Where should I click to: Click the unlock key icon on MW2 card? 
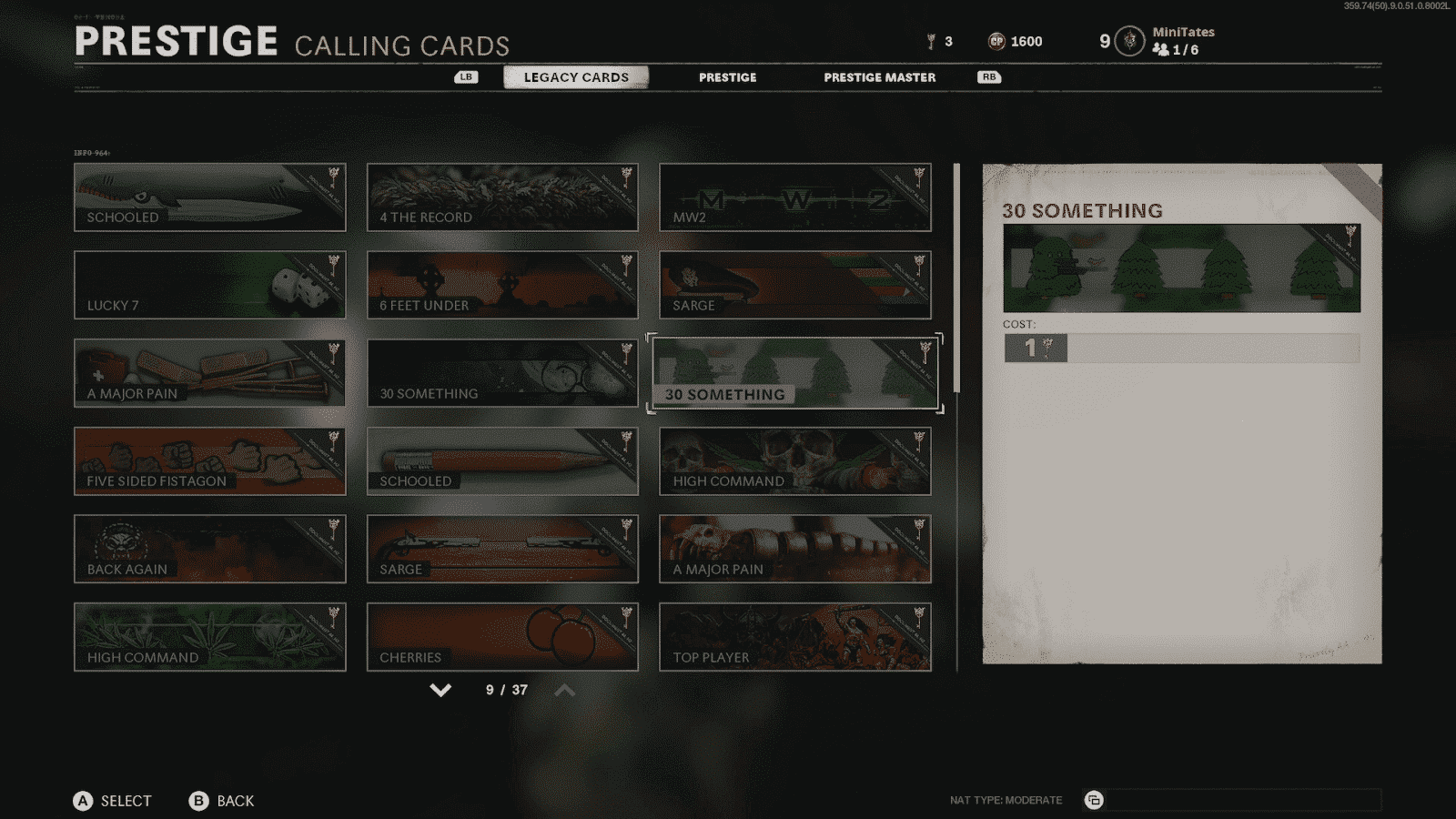point(918,178)
